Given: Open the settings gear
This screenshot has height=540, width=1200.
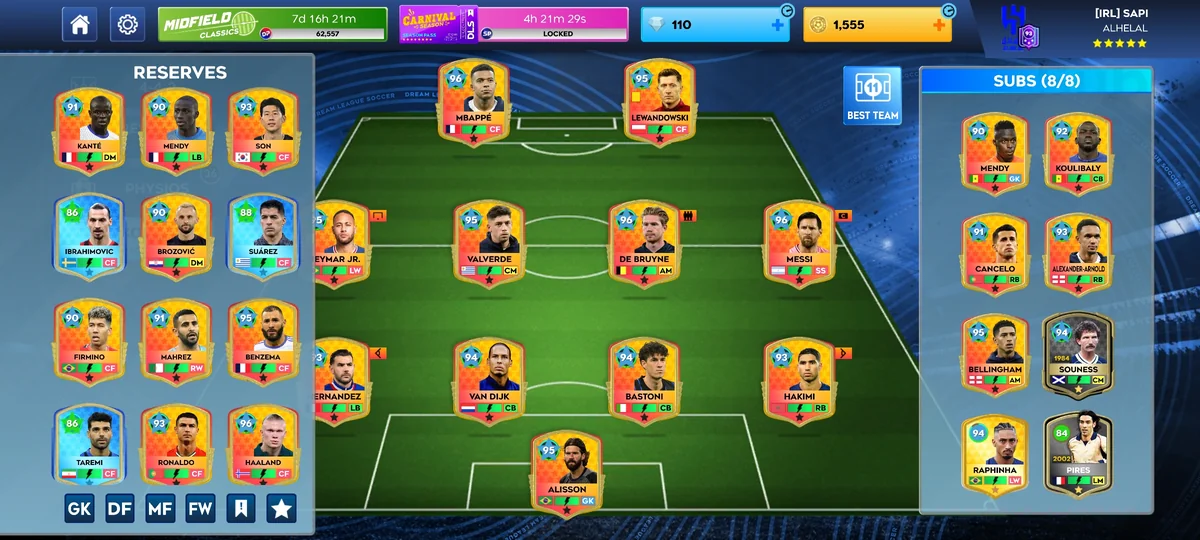Looking at the screenshot, I should coord(127,24).
